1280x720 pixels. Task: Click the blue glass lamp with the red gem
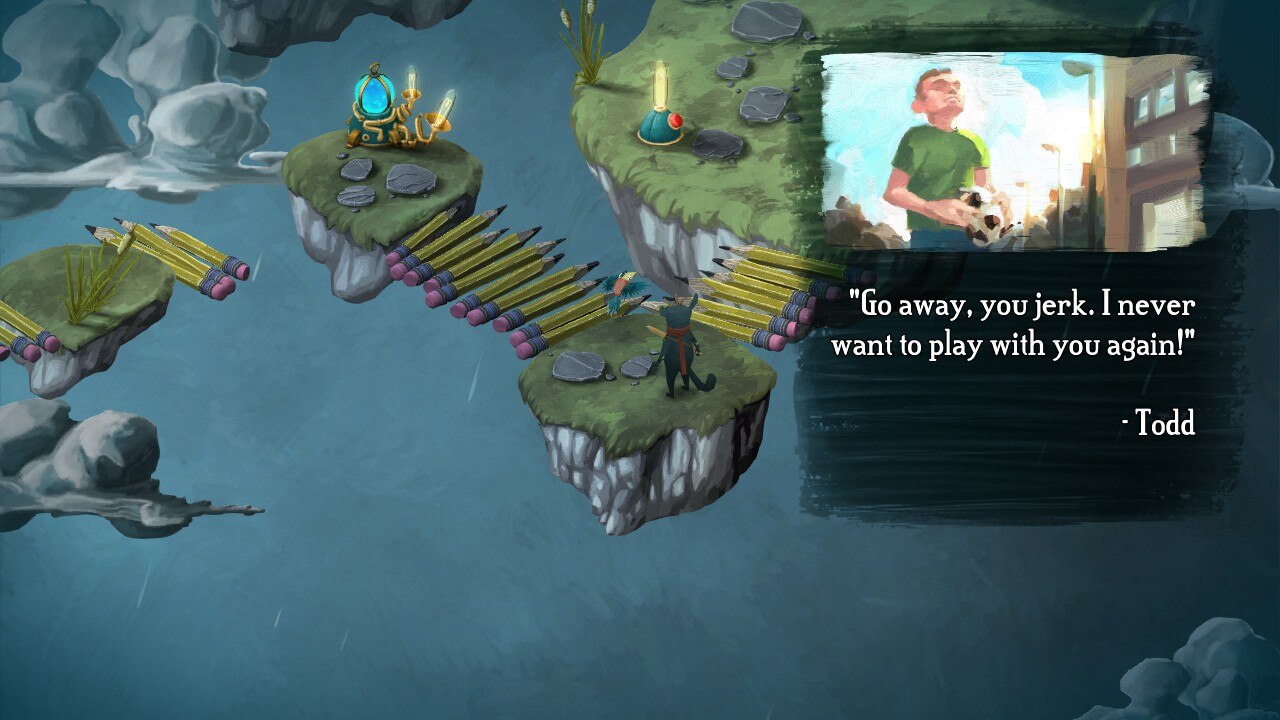click(657, 125)
